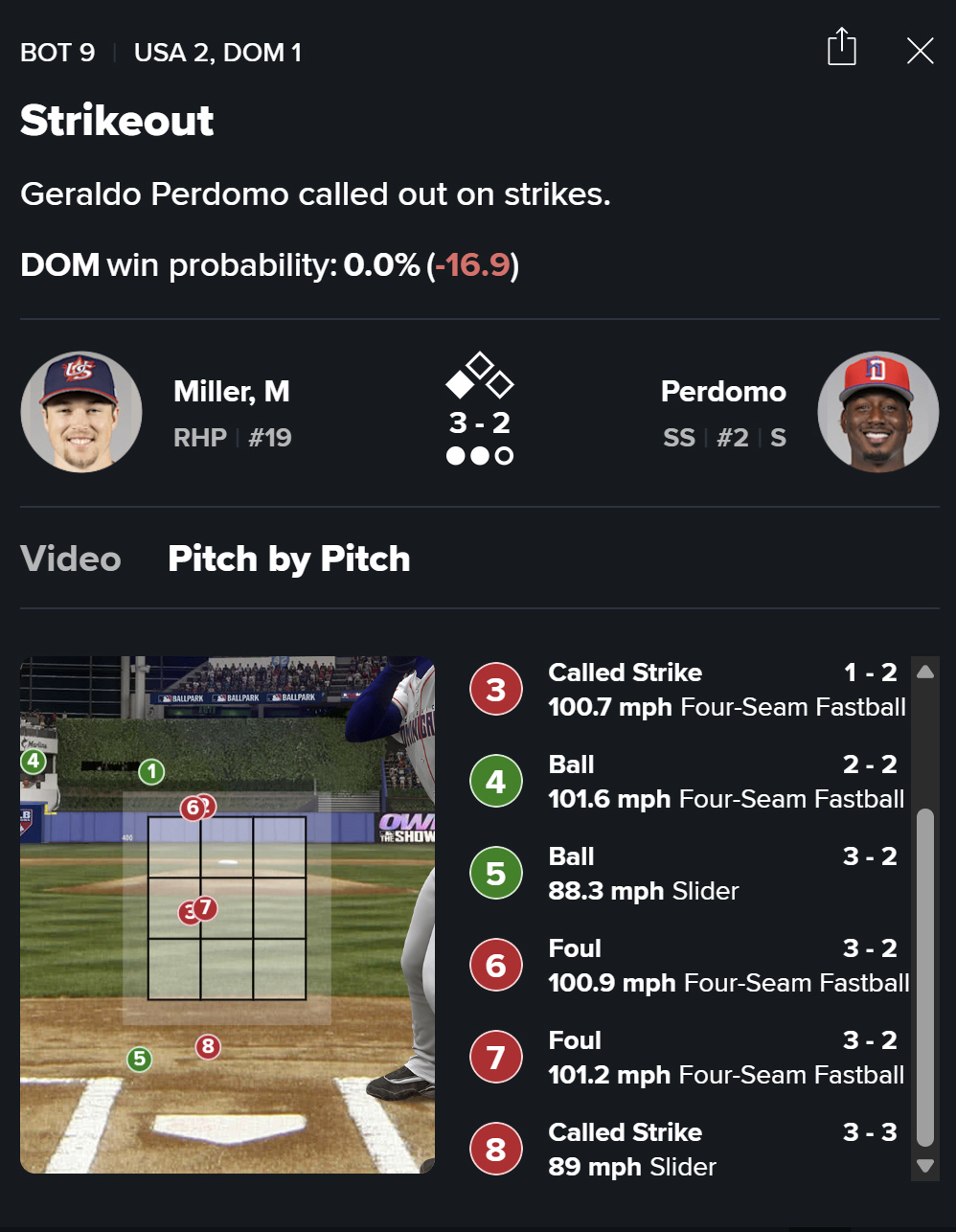This screenshot has height=1232, width=956.
Task: Click pitch marker 8 below the zone
Action: (x=208, y=1046)
